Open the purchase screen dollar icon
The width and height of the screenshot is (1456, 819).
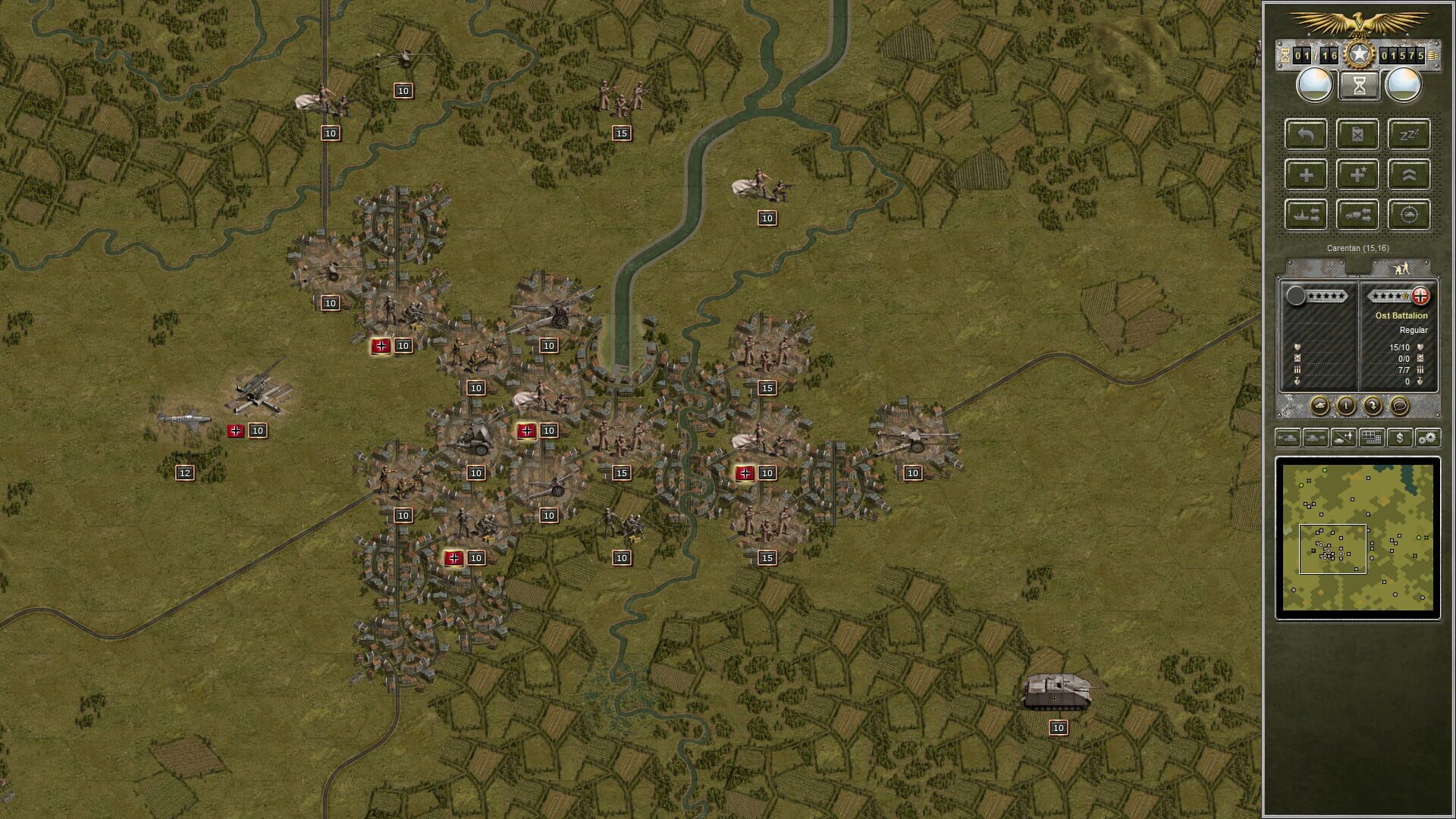click(1400, 438)
